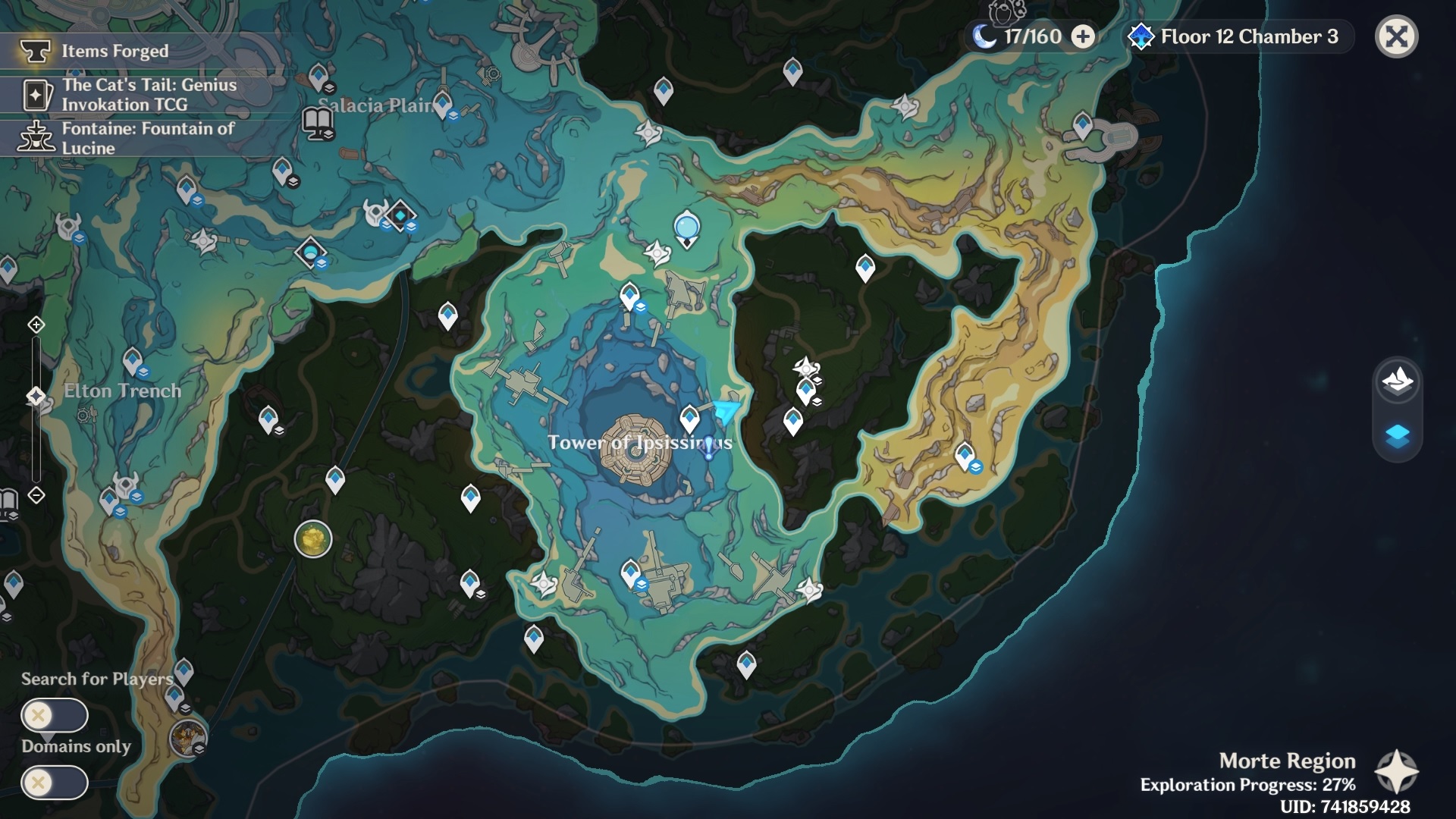Click the plus button next to 17/160
The height and width of the screenshot is (819, 1456).
tap(1081, 36)
